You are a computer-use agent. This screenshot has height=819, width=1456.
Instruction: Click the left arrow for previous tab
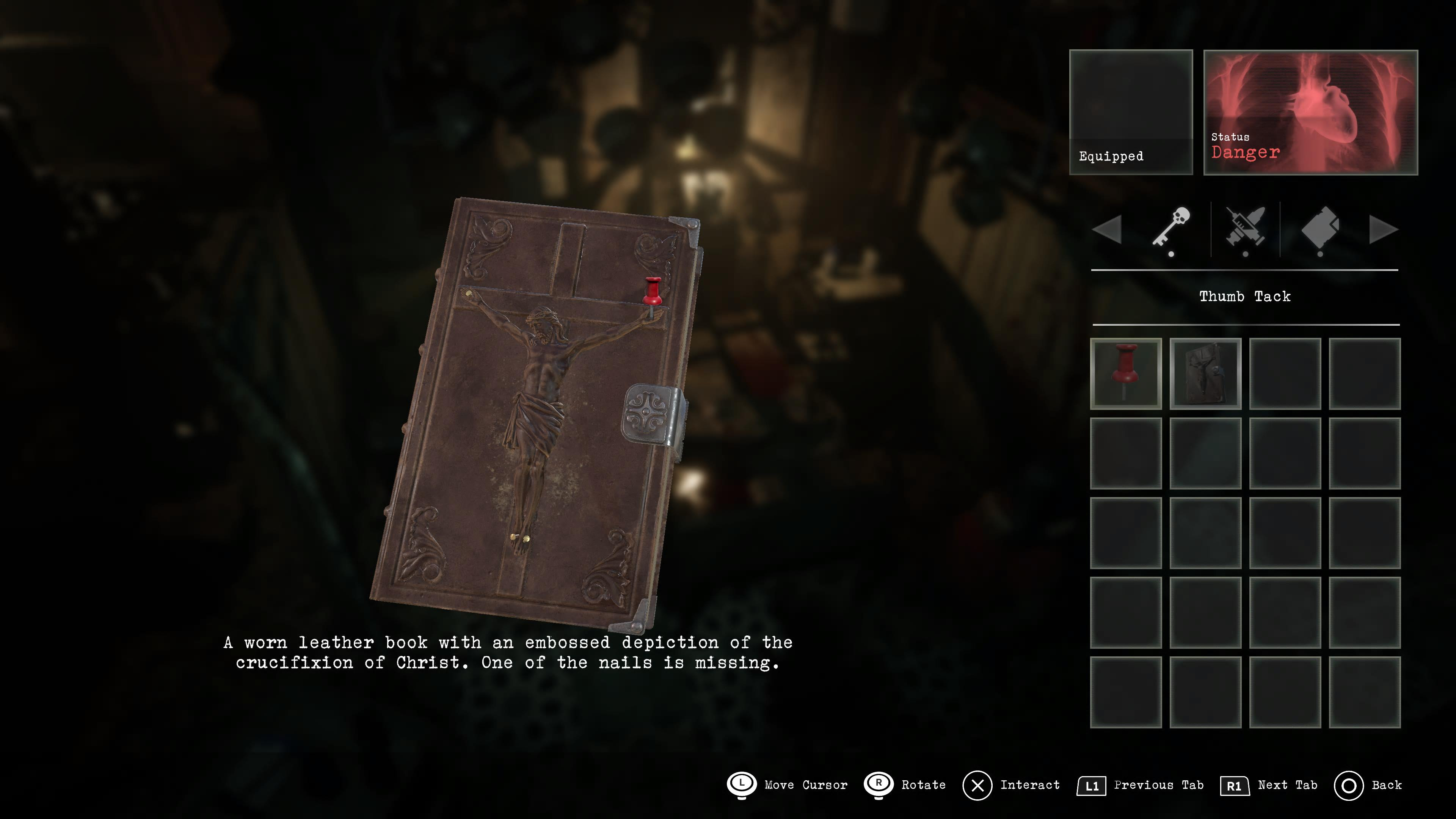(1107, 229)
